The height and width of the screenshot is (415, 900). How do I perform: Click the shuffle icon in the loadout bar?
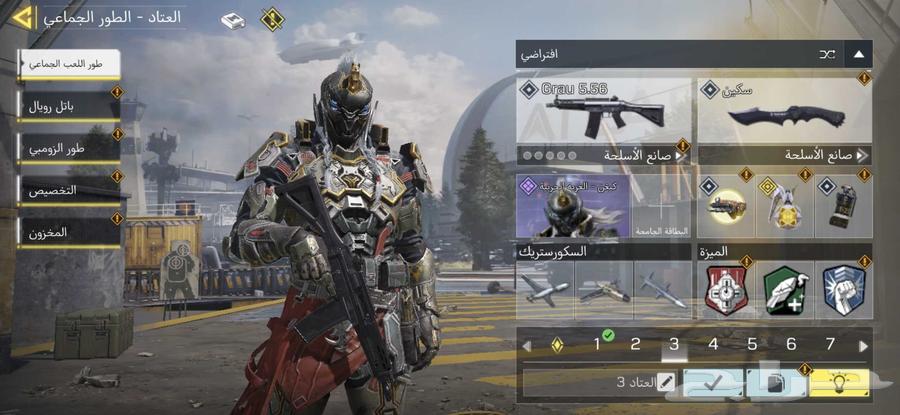tap(828, 54)
